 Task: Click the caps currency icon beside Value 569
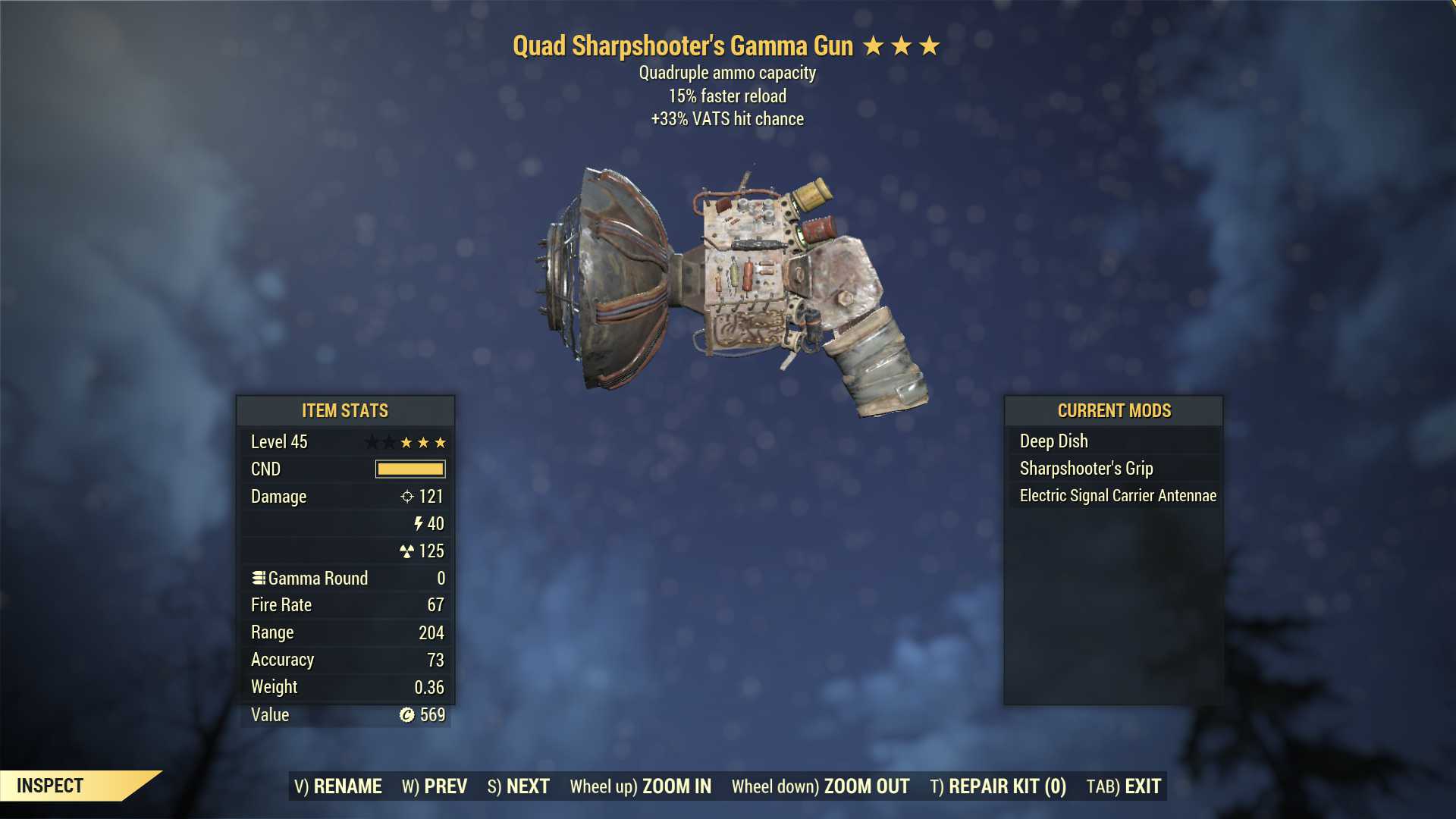[407, 714]
